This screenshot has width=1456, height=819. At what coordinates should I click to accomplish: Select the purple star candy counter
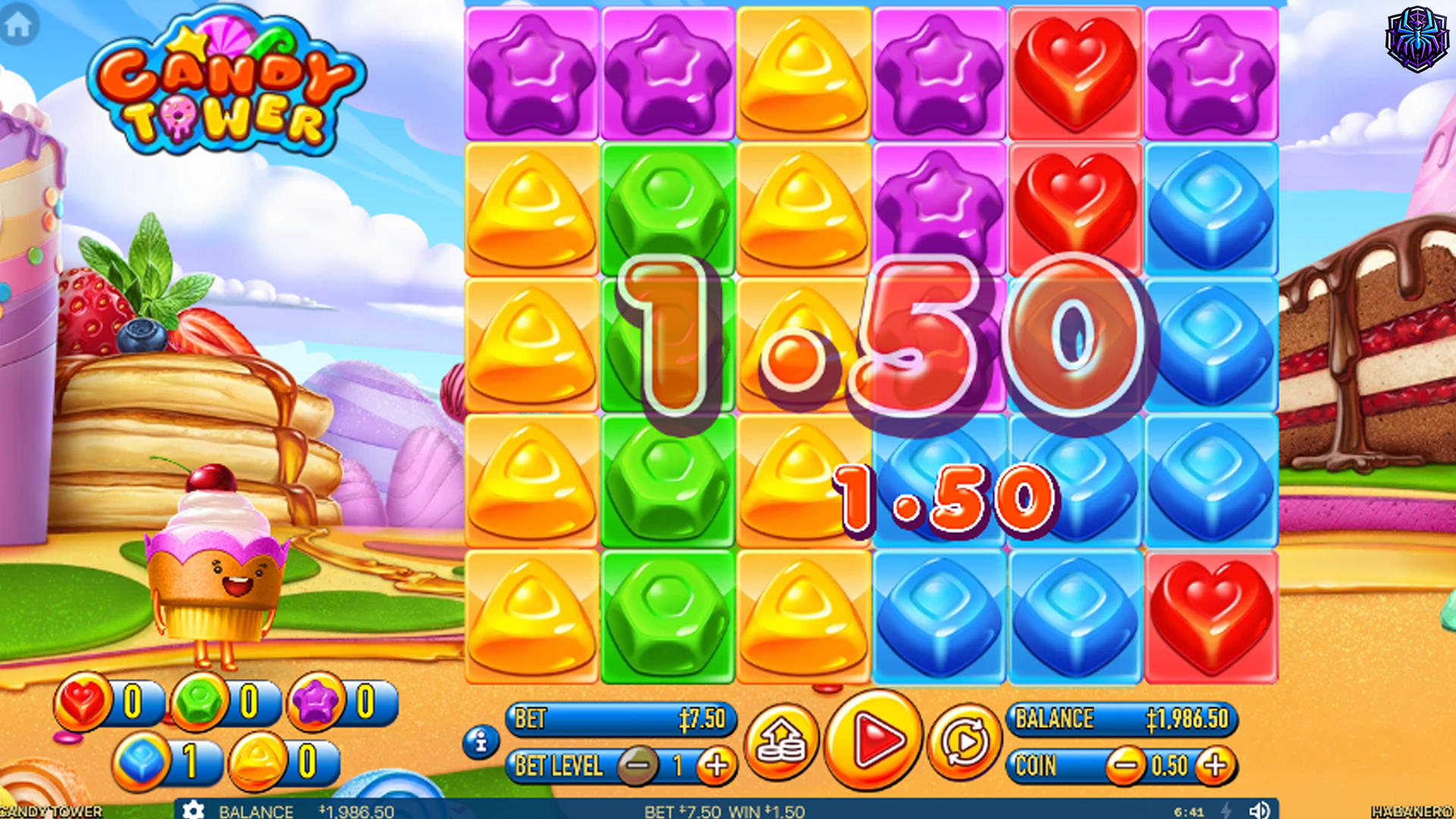tap(315, 701)
